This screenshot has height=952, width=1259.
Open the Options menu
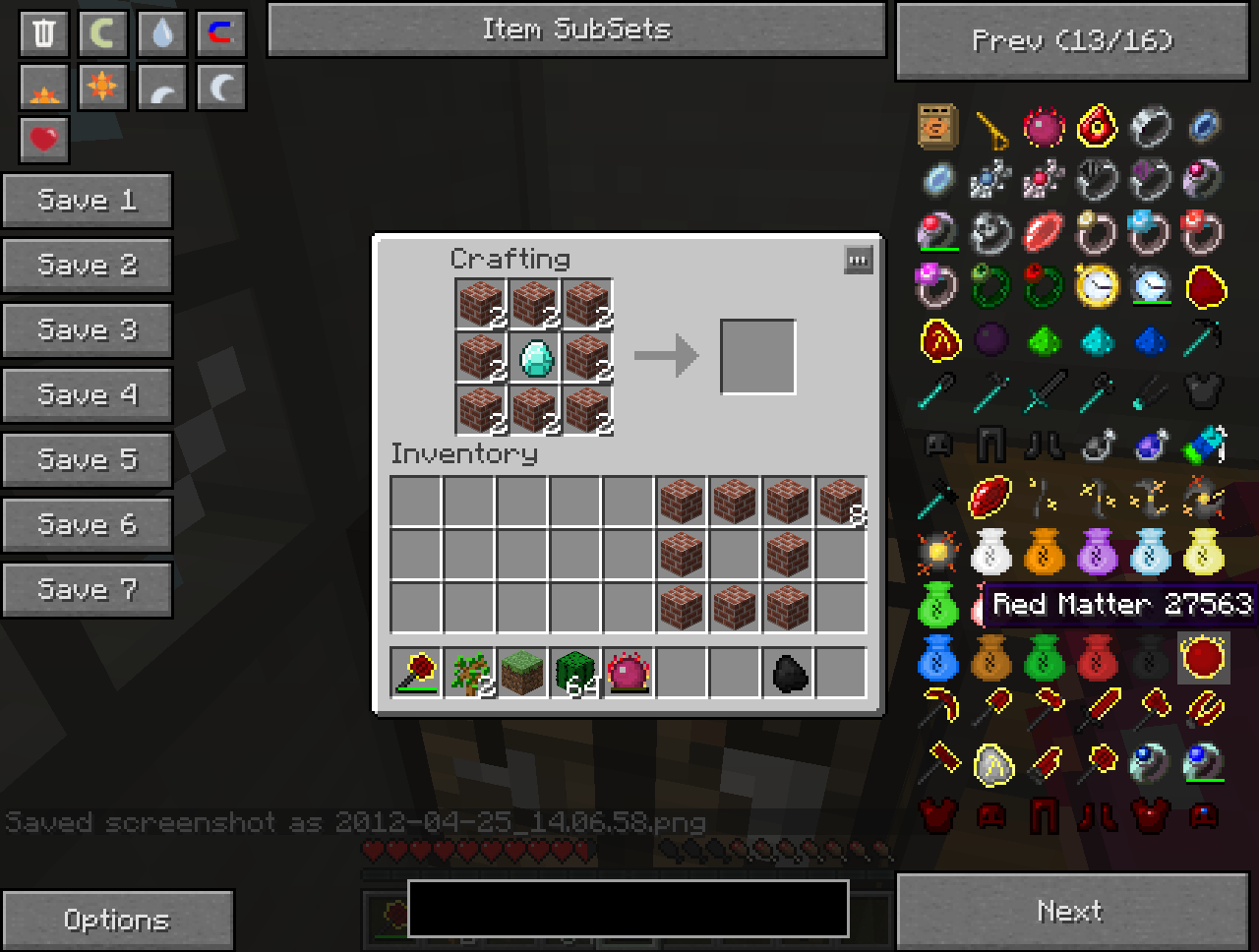(117, 921)
